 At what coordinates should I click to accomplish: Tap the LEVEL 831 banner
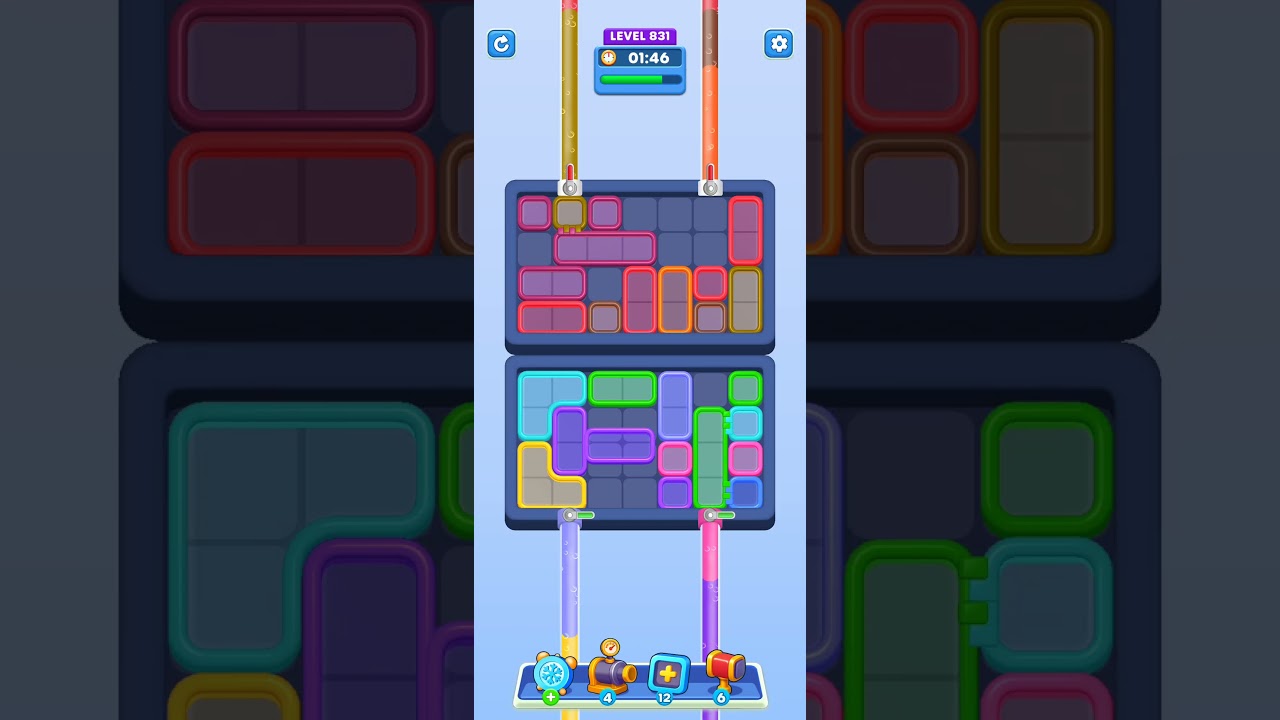coord(640,36)
